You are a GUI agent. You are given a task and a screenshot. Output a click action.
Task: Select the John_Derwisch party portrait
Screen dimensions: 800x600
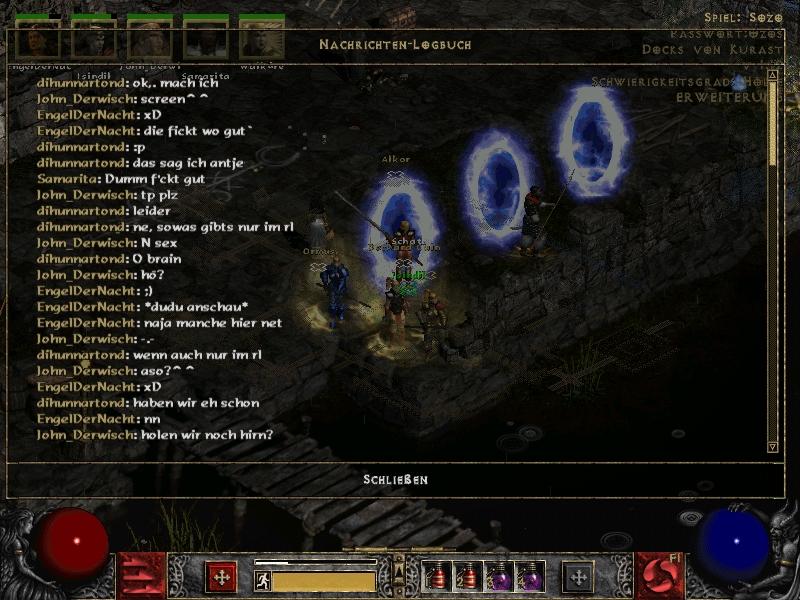(149, 40)
